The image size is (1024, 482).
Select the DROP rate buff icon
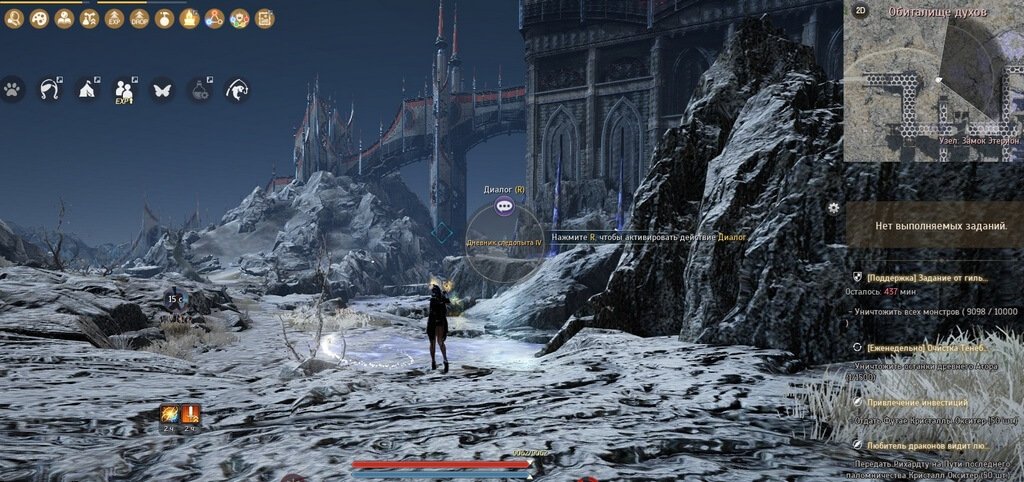(139, 18)
